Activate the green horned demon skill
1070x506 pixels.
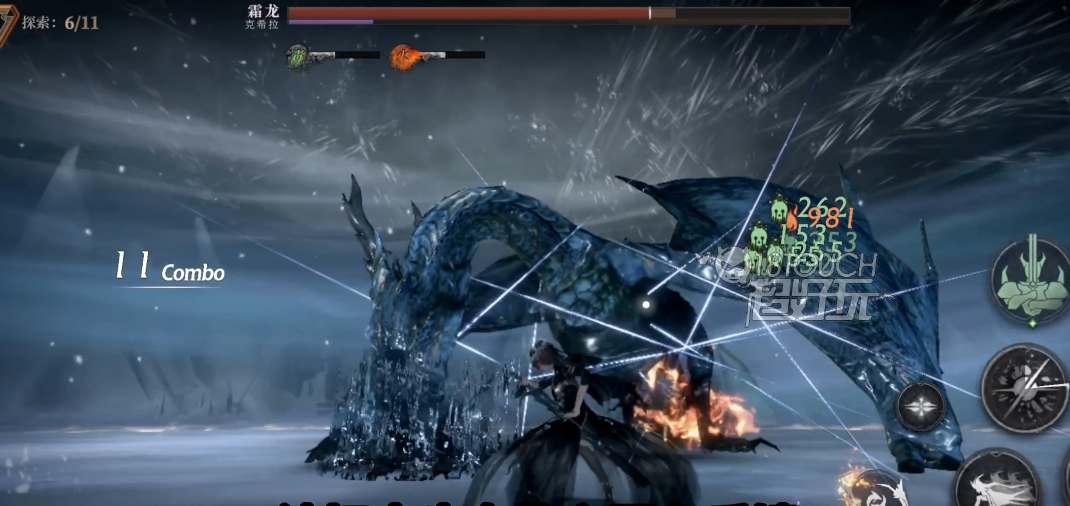pos(1030,279)
